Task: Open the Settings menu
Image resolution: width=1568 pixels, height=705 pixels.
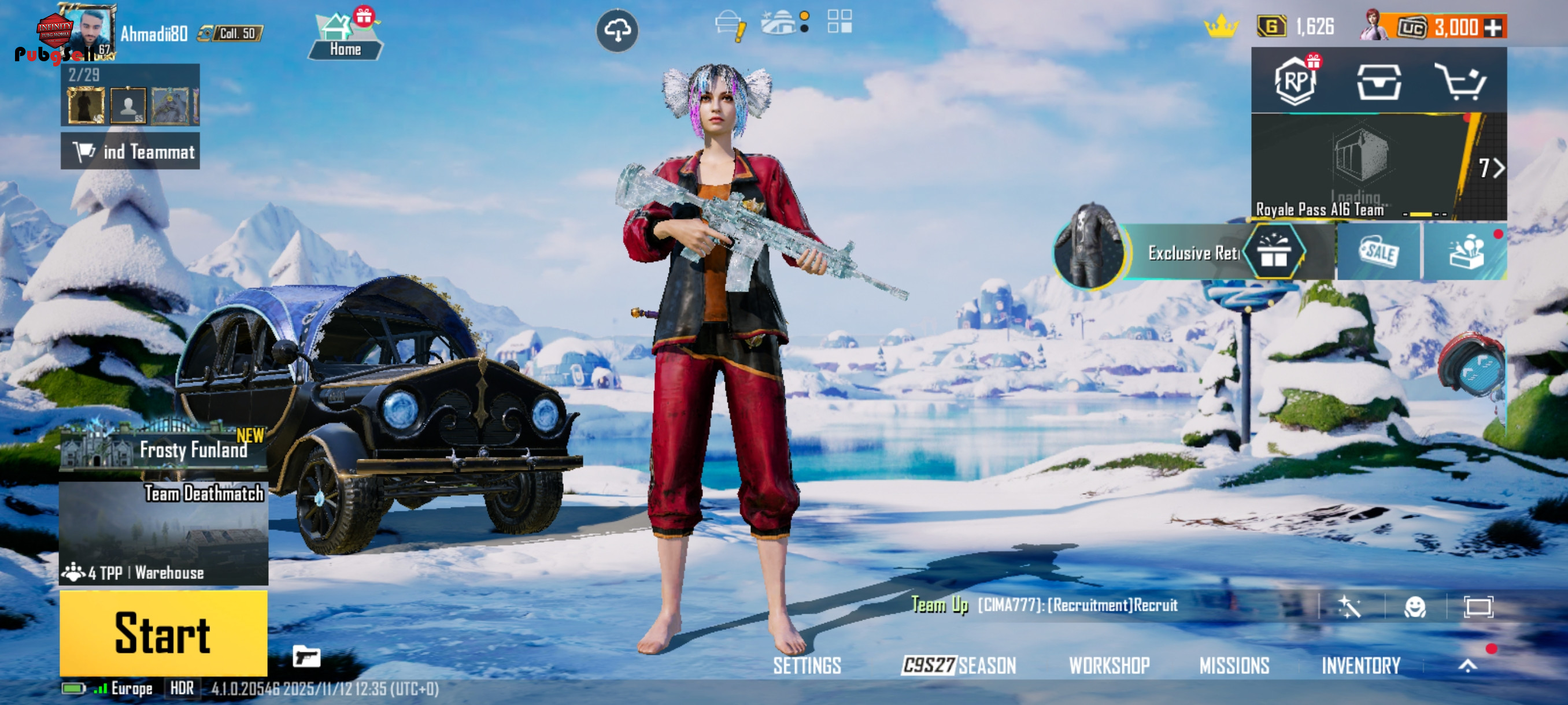Action: [x=807, y=666]
